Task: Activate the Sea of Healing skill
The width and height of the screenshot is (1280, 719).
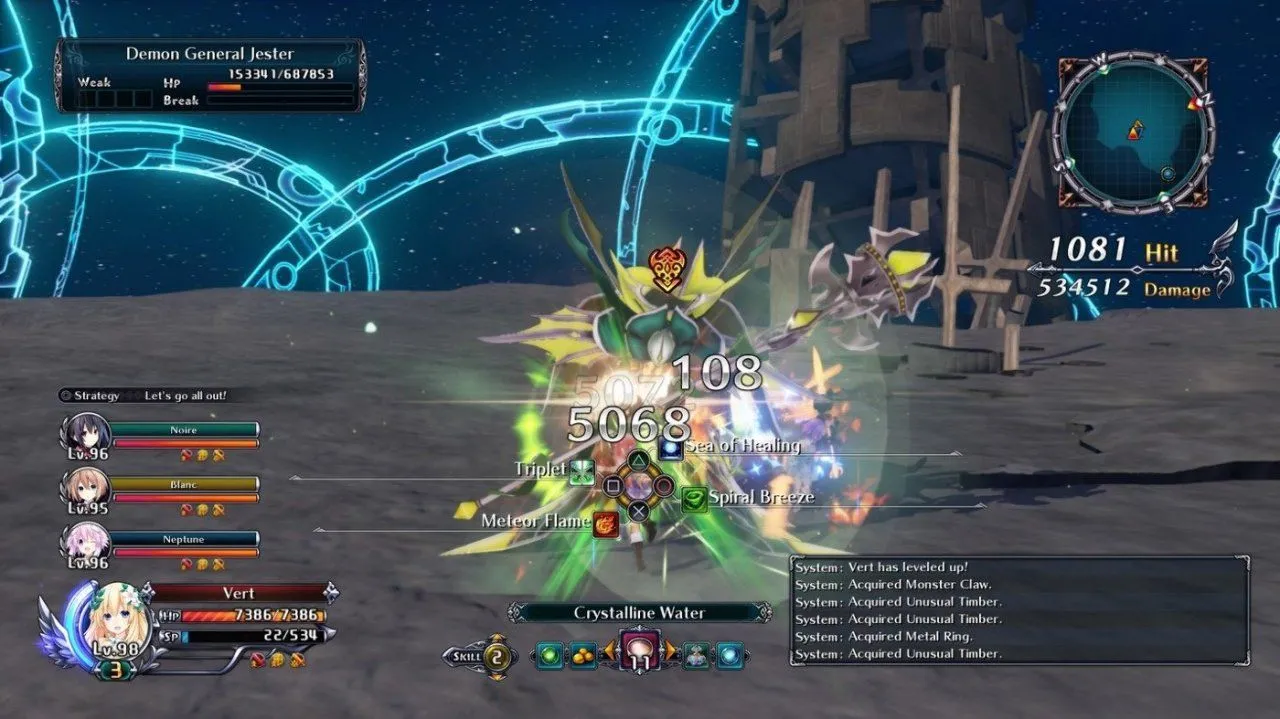Action: (671, 448)
